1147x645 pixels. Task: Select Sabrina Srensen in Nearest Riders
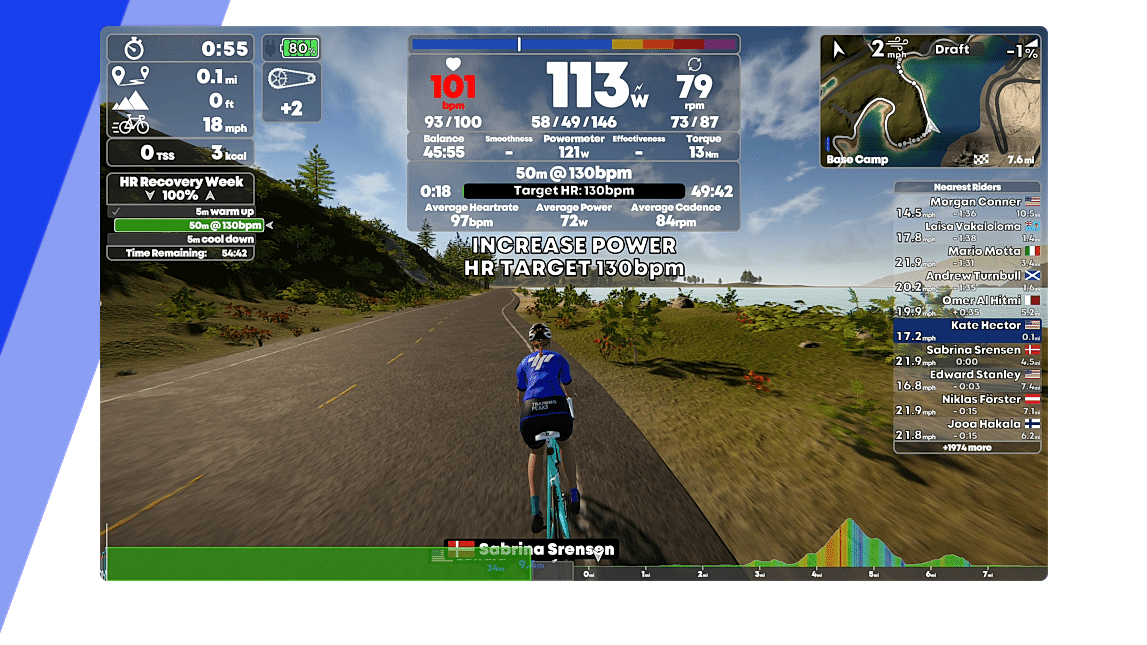966,355
